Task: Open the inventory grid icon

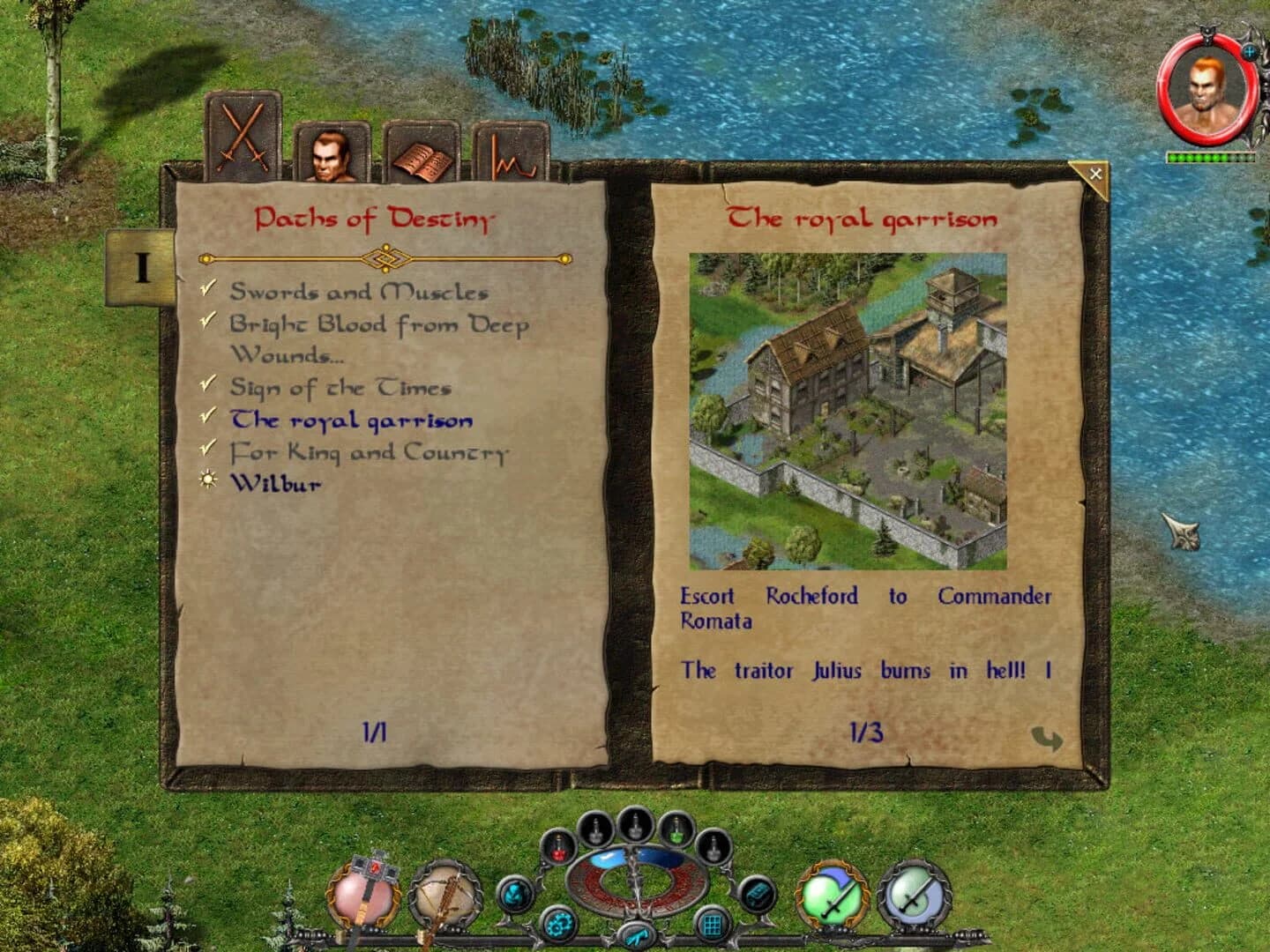Action: click(x=712, y=923)
